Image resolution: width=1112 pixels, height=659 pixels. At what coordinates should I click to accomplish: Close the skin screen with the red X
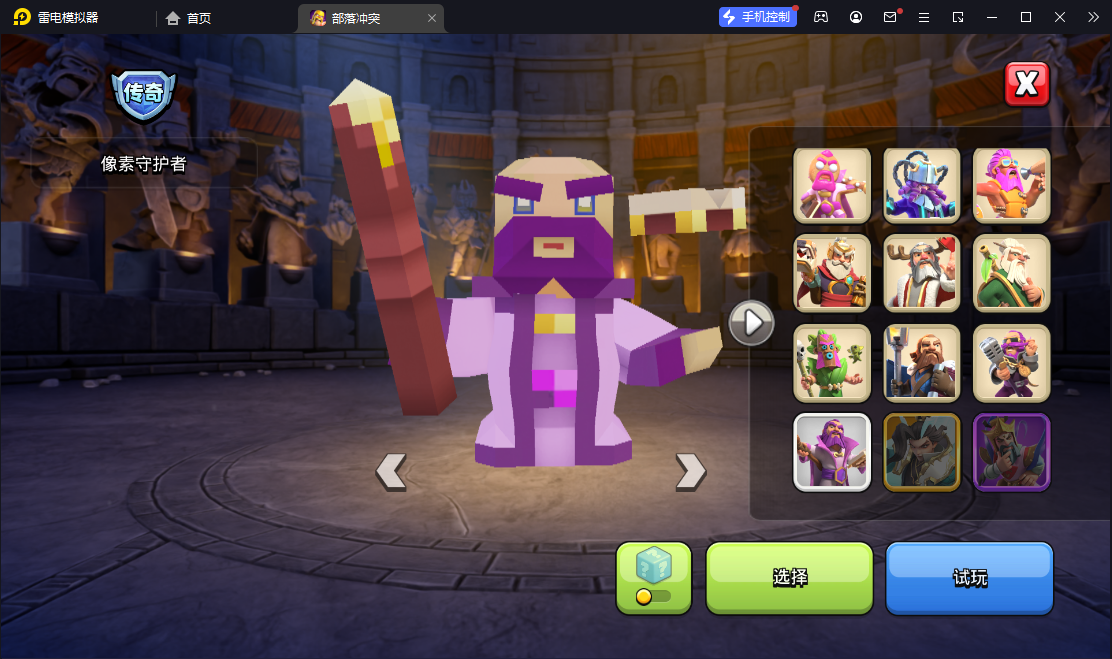(x=1027, y=84)
